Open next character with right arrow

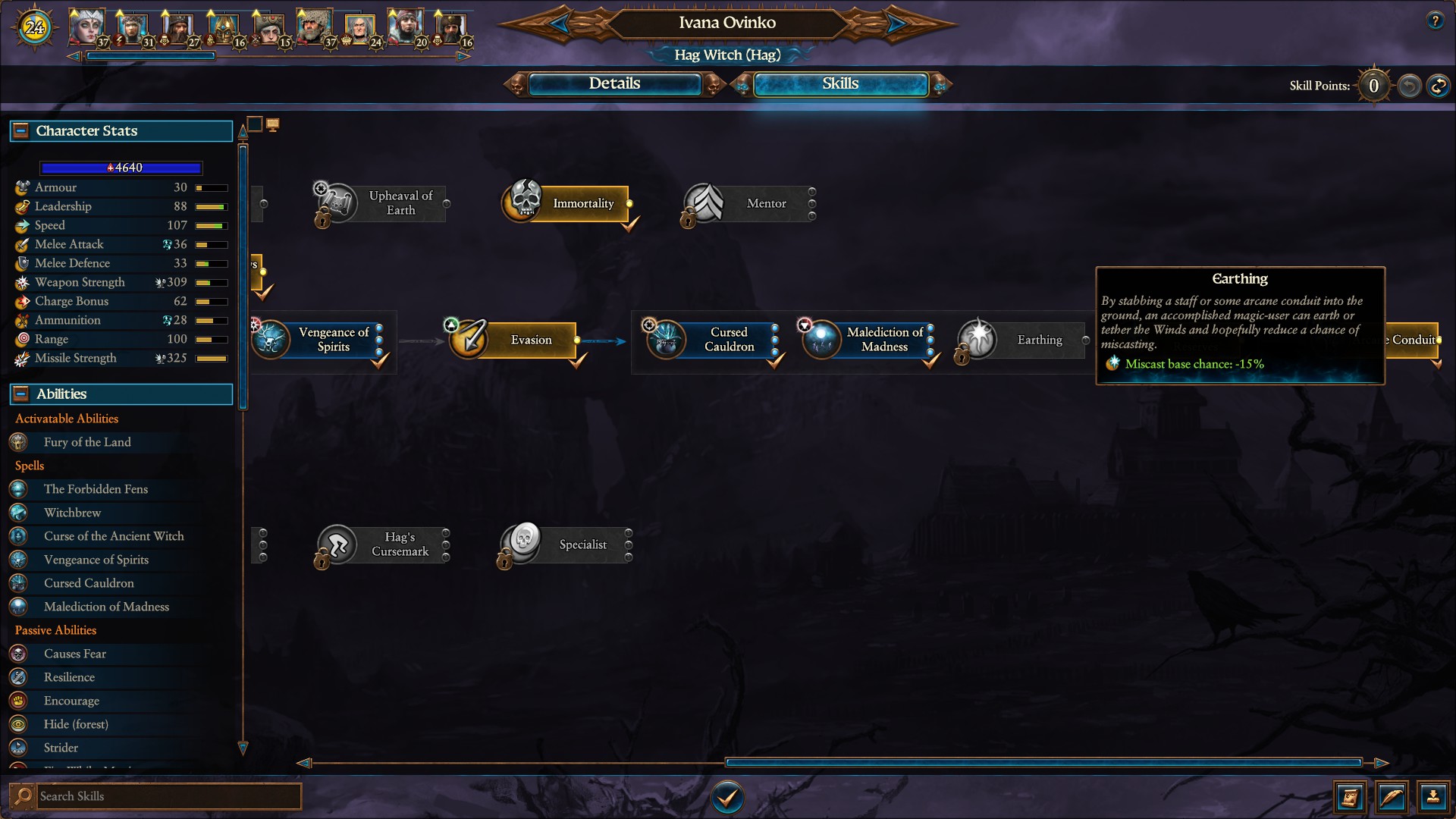pos(896,23)
